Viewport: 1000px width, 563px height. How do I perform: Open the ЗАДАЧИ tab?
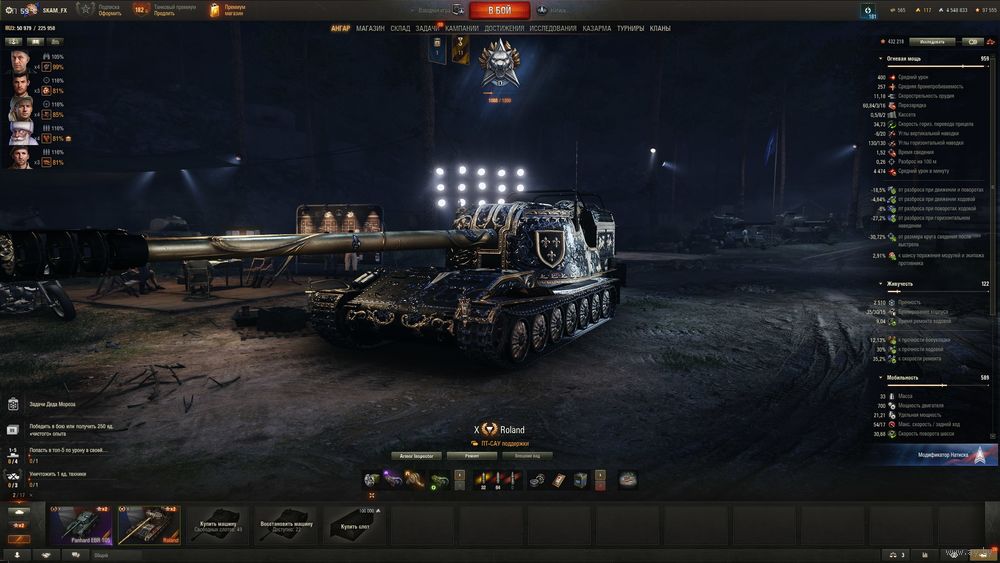pyautogui.click(x=427, y=29)
